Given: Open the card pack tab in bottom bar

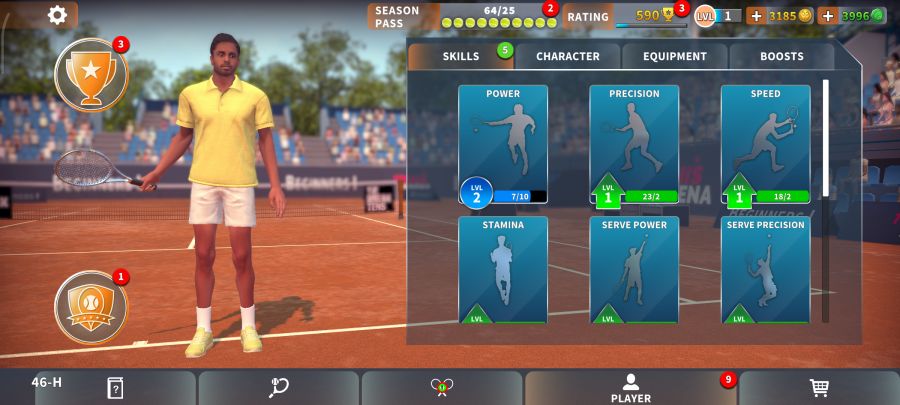Looking at the screenshot, I should [115, 388].
